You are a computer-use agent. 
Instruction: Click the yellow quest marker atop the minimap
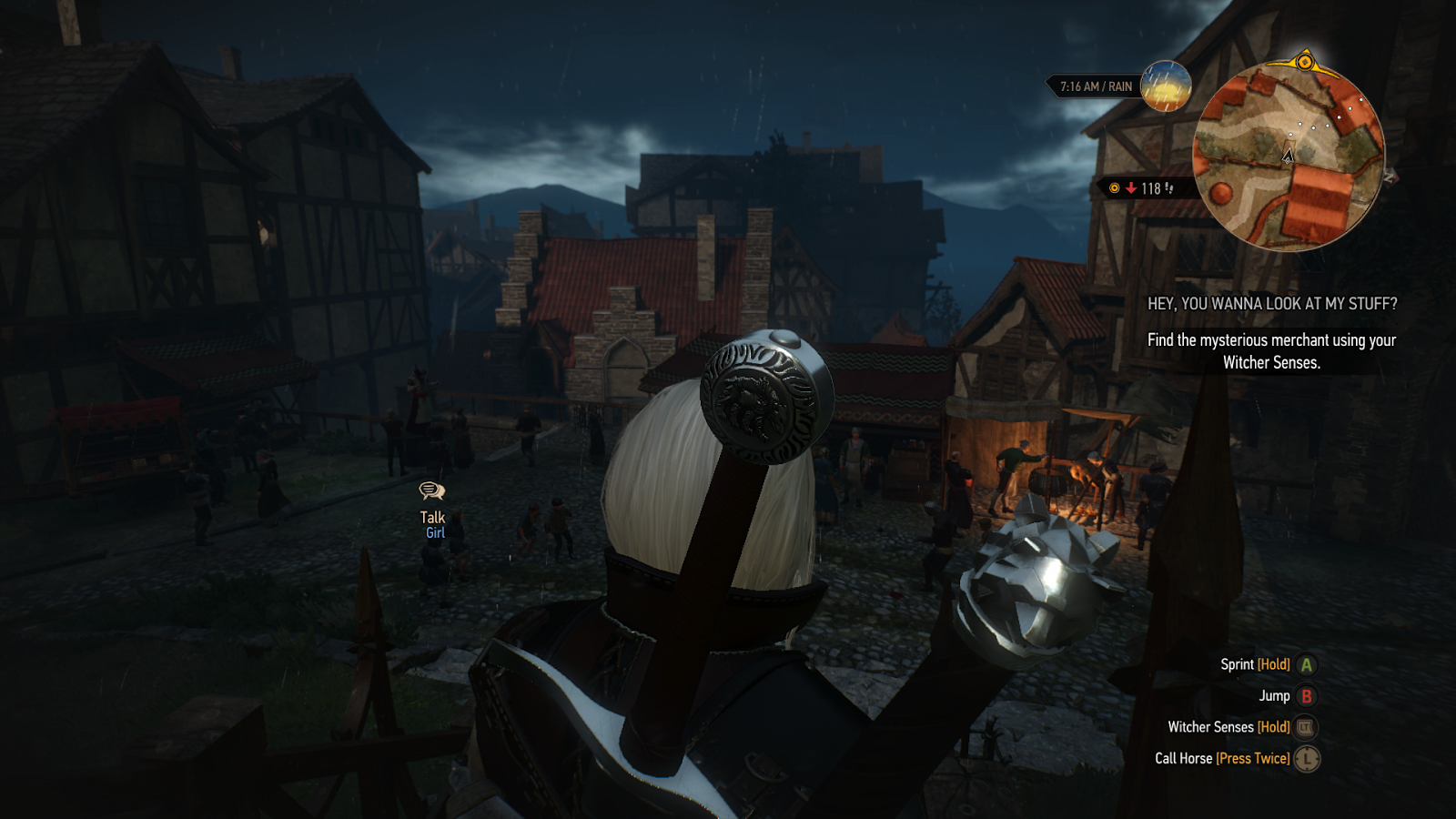click(1304, 62)
